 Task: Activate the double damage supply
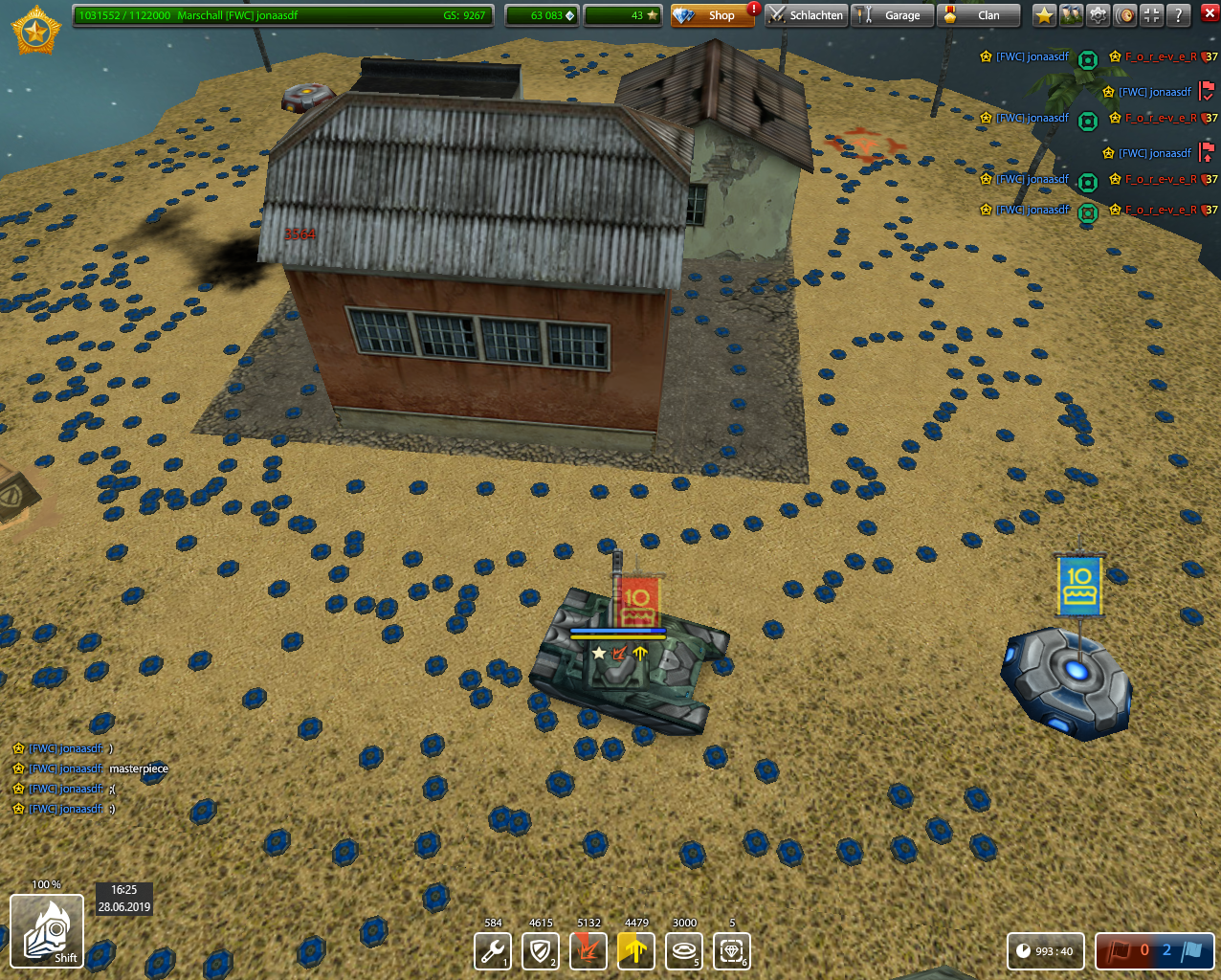tap(588, 951)
